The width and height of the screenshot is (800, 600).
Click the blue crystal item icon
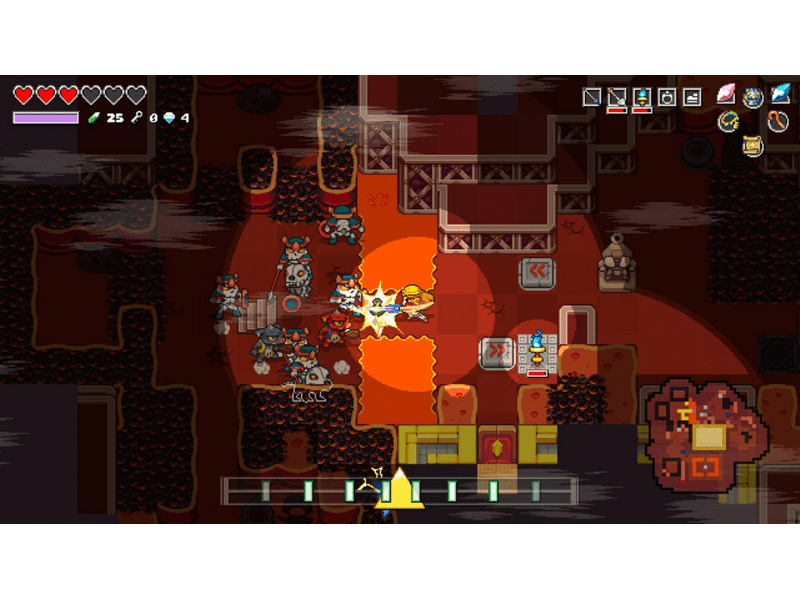tap(779, 96)
